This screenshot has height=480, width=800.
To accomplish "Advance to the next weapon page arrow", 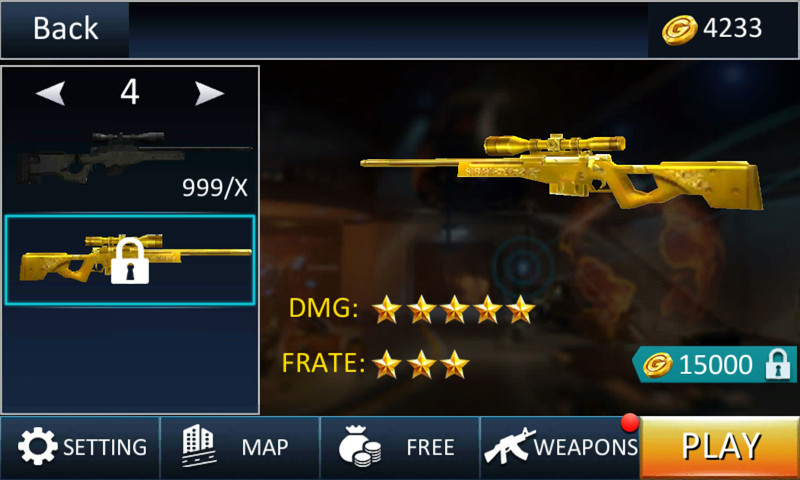I will (x=209, y=94).
